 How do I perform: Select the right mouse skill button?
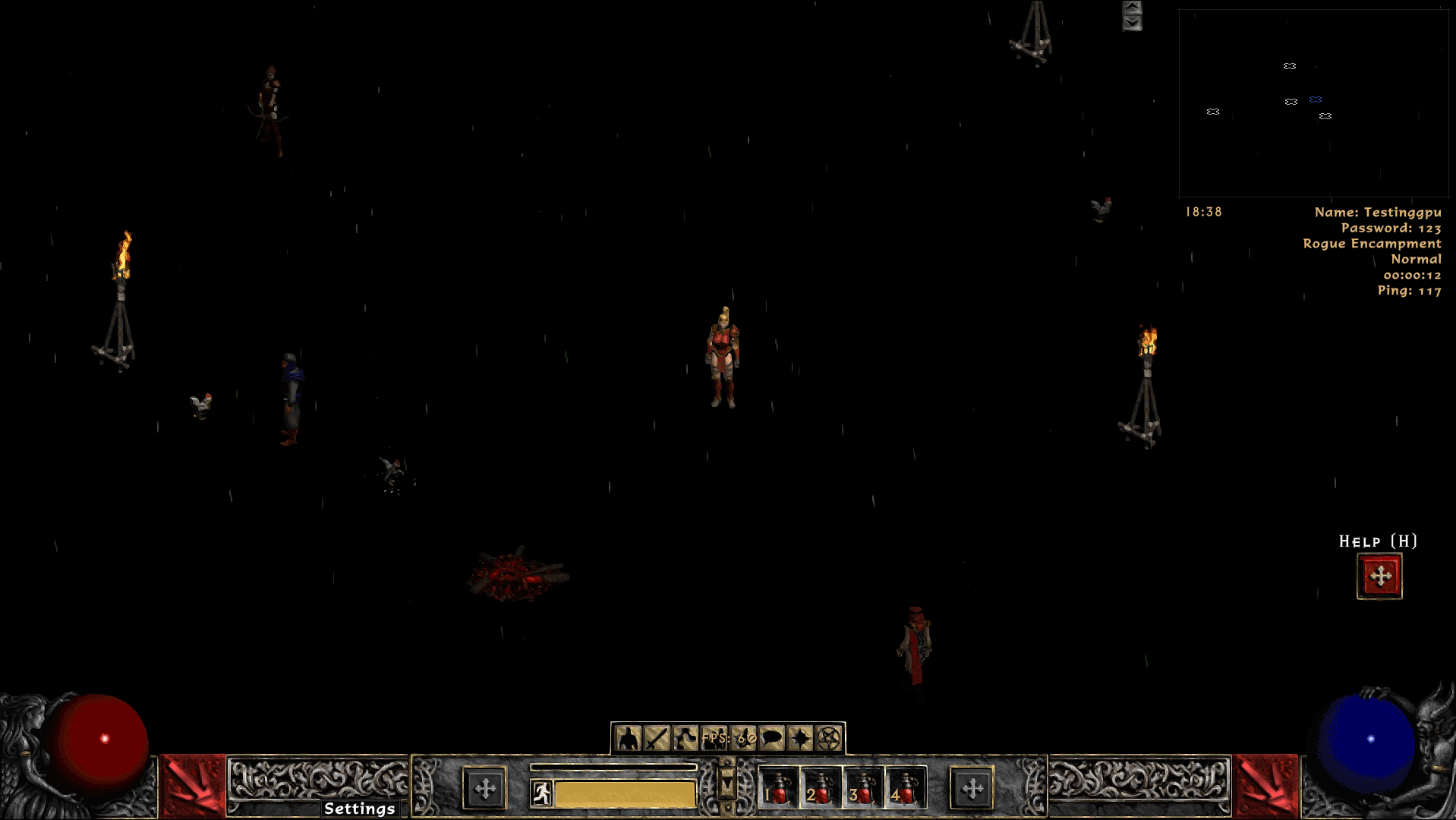[x=972, y=789]
